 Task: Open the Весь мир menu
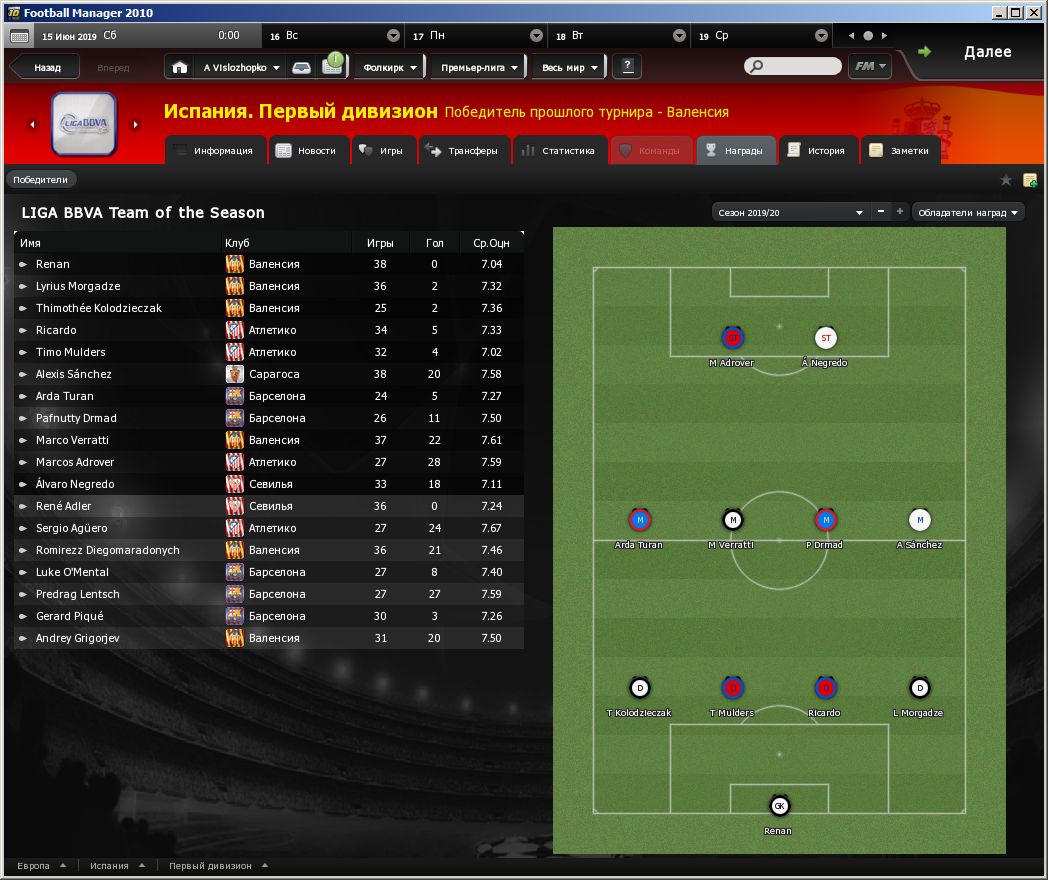(x=569, y=68)
